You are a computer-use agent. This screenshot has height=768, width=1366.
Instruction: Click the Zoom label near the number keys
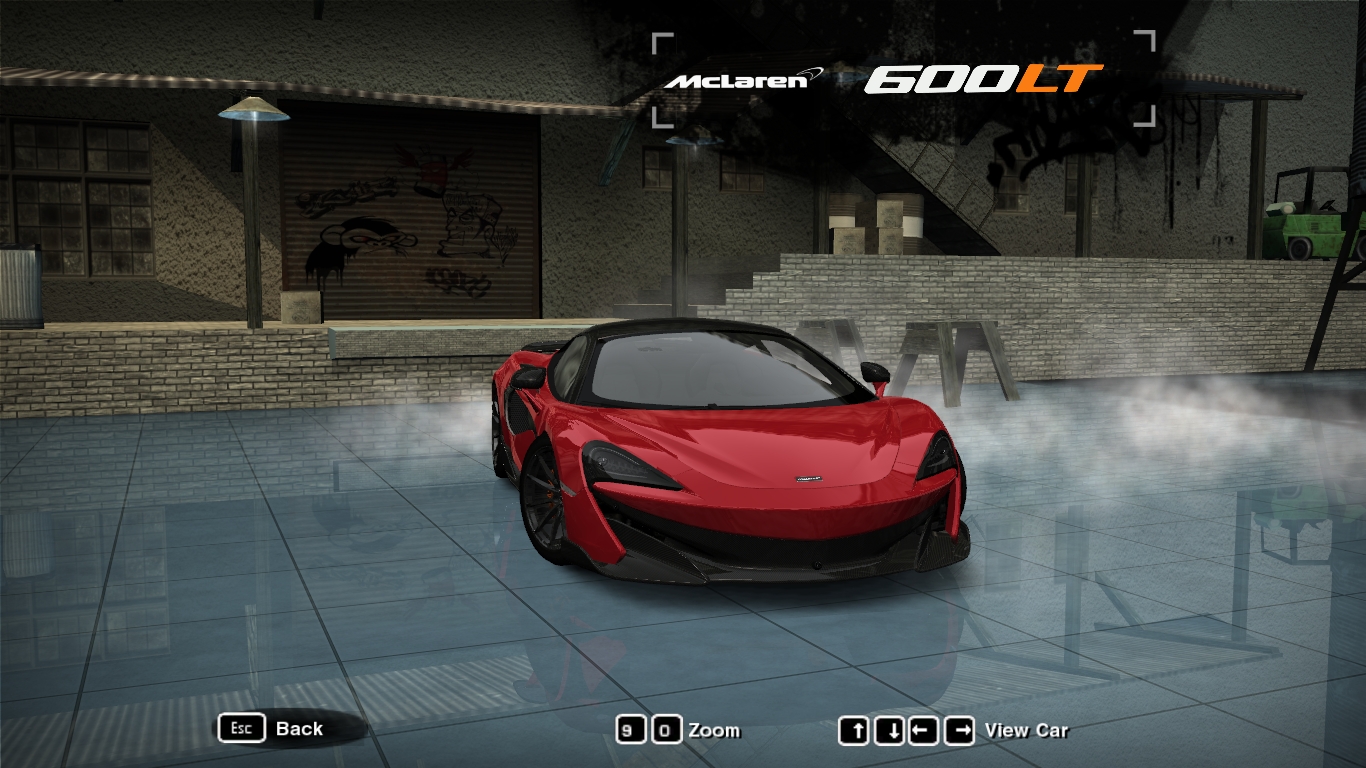coord(716,731)
